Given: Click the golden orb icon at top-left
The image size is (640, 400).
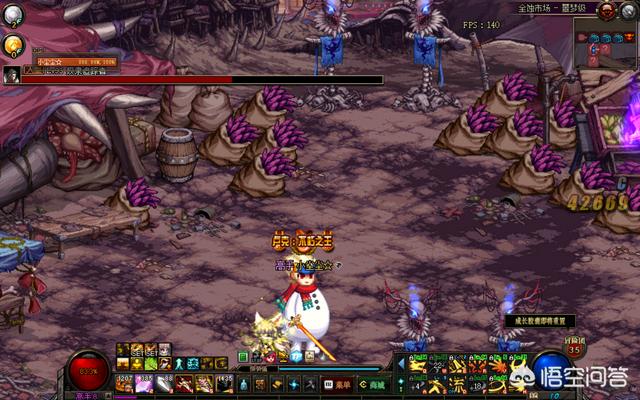Looking at the screenshot, I should pyautogui.click(x=13, y=44).
